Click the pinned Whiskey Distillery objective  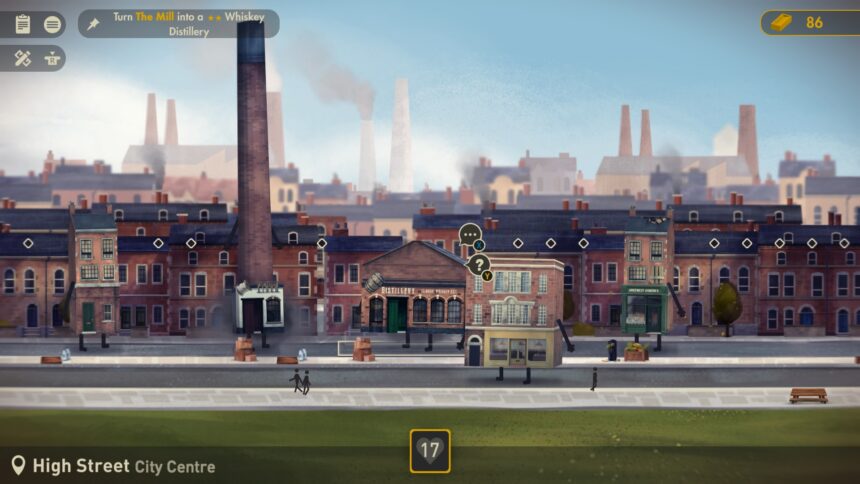tap(178, 24)
